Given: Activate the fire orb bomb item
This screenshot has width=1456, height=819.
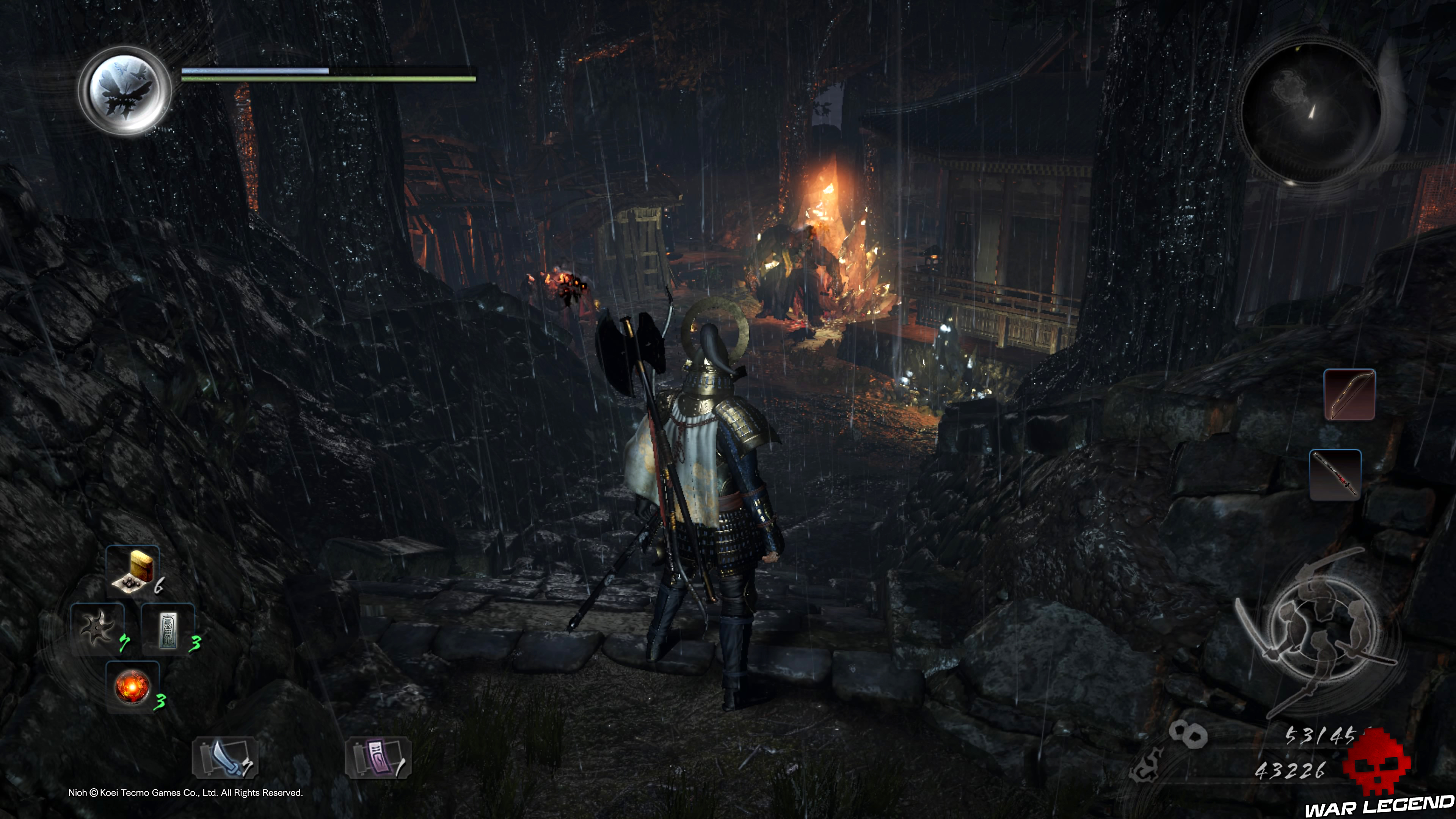Looking at the screenshot, I should click(x=132, y=686).
